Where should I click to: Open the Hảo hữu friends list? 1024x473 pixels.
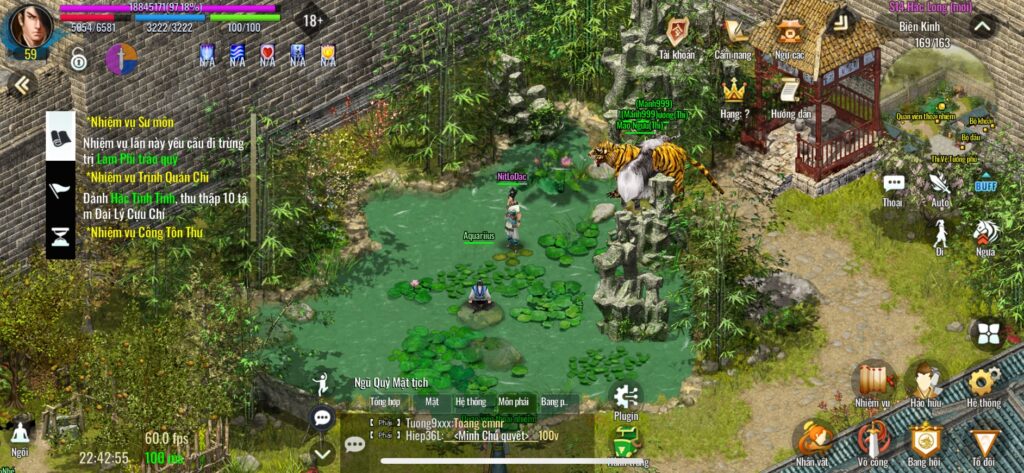pyautogui.click(x=926, y=381)
